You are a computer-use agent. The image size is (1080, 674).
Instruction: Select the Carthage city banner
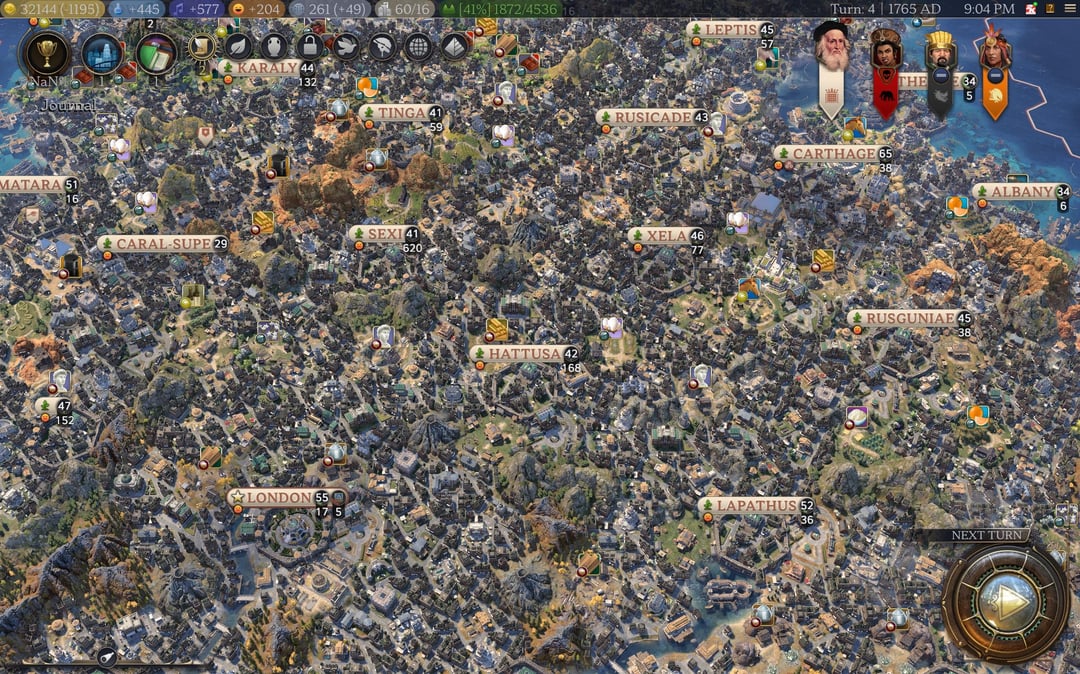pos(832,154)
